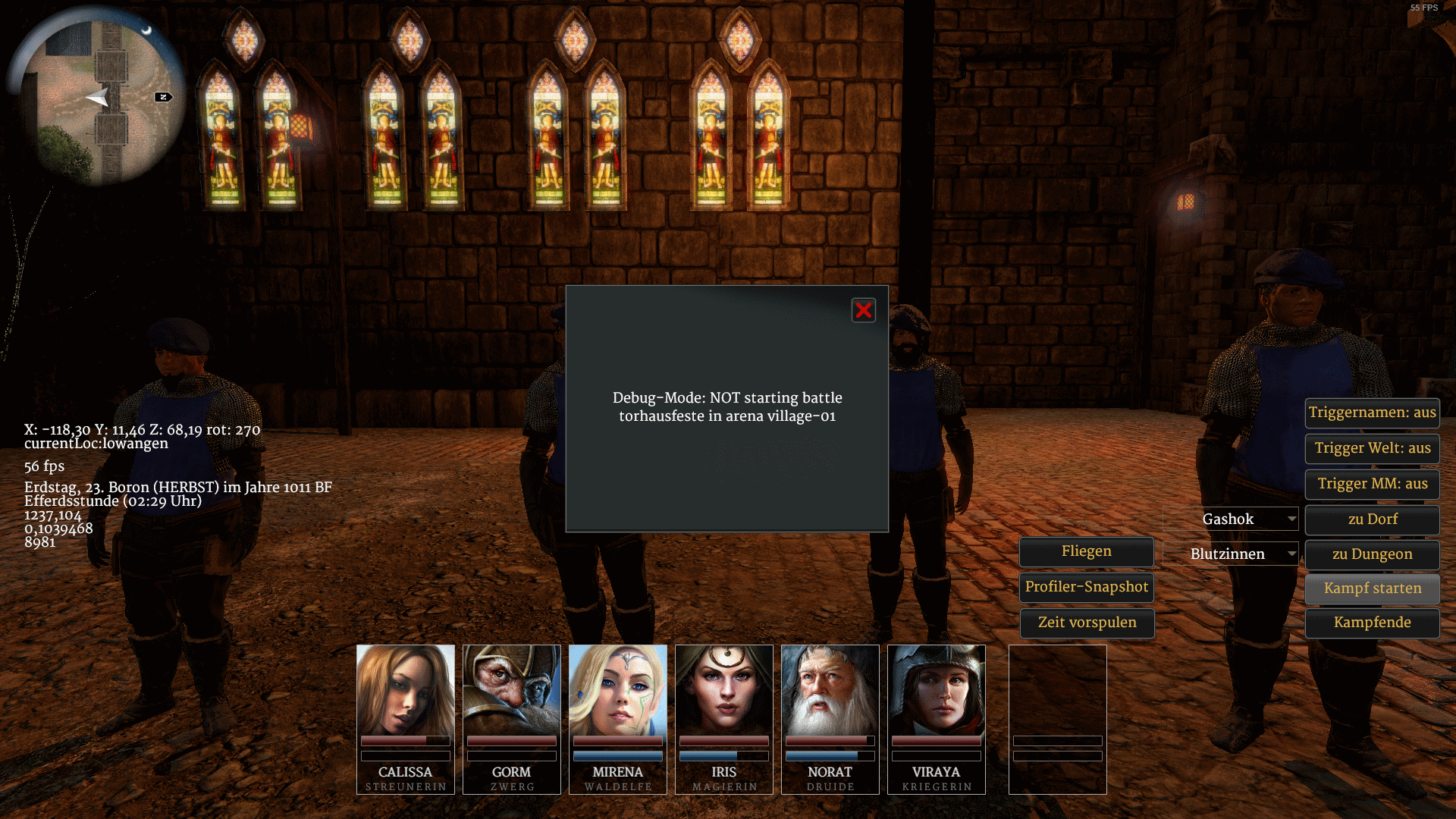Start a battle with Kampf starten
This screenshot has width=1456, height=819.
(1372, 588)
